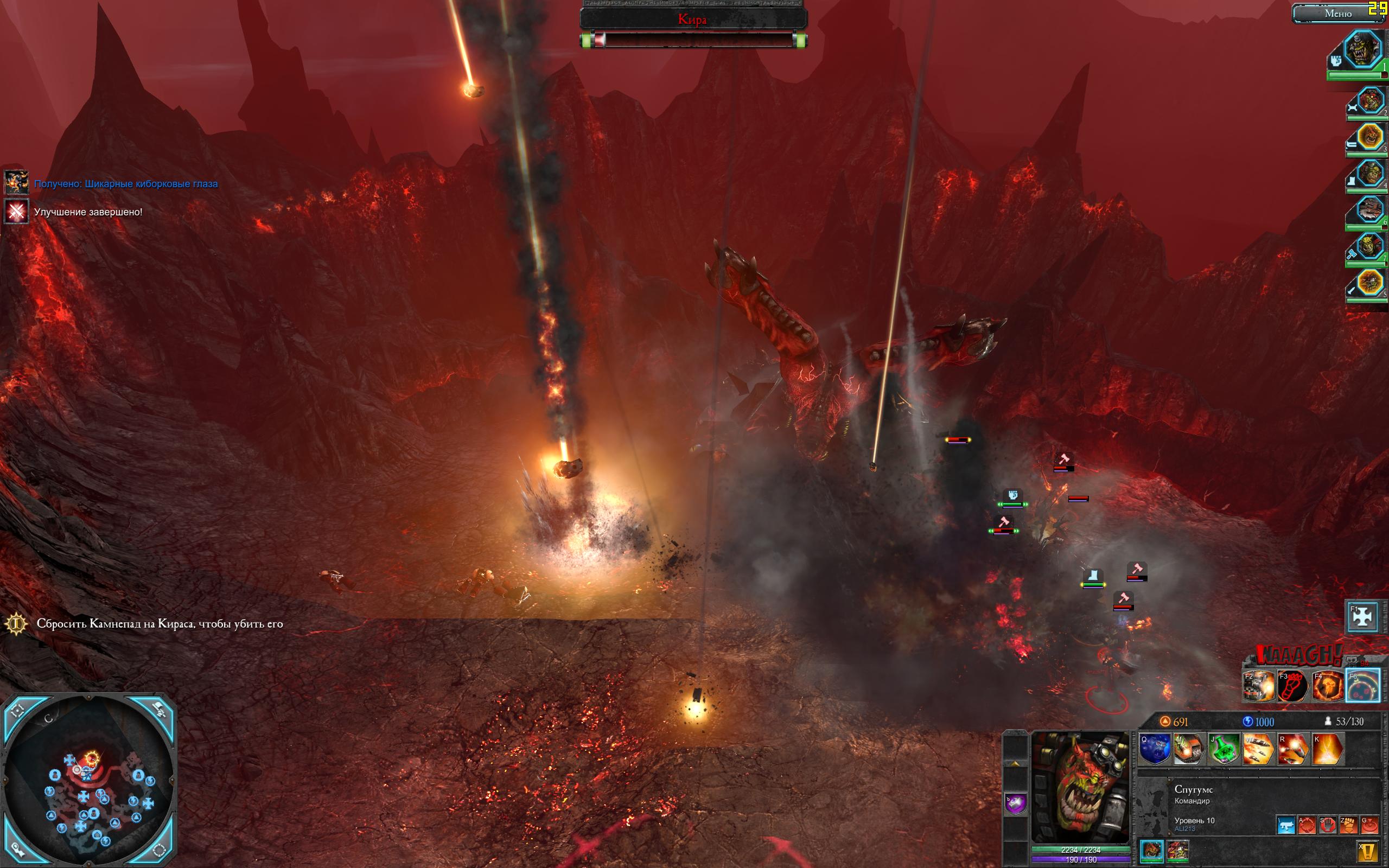Fire the R rocket ability
The image size is (1389, 868).
pyautogui.click(x=1292, y=749)
